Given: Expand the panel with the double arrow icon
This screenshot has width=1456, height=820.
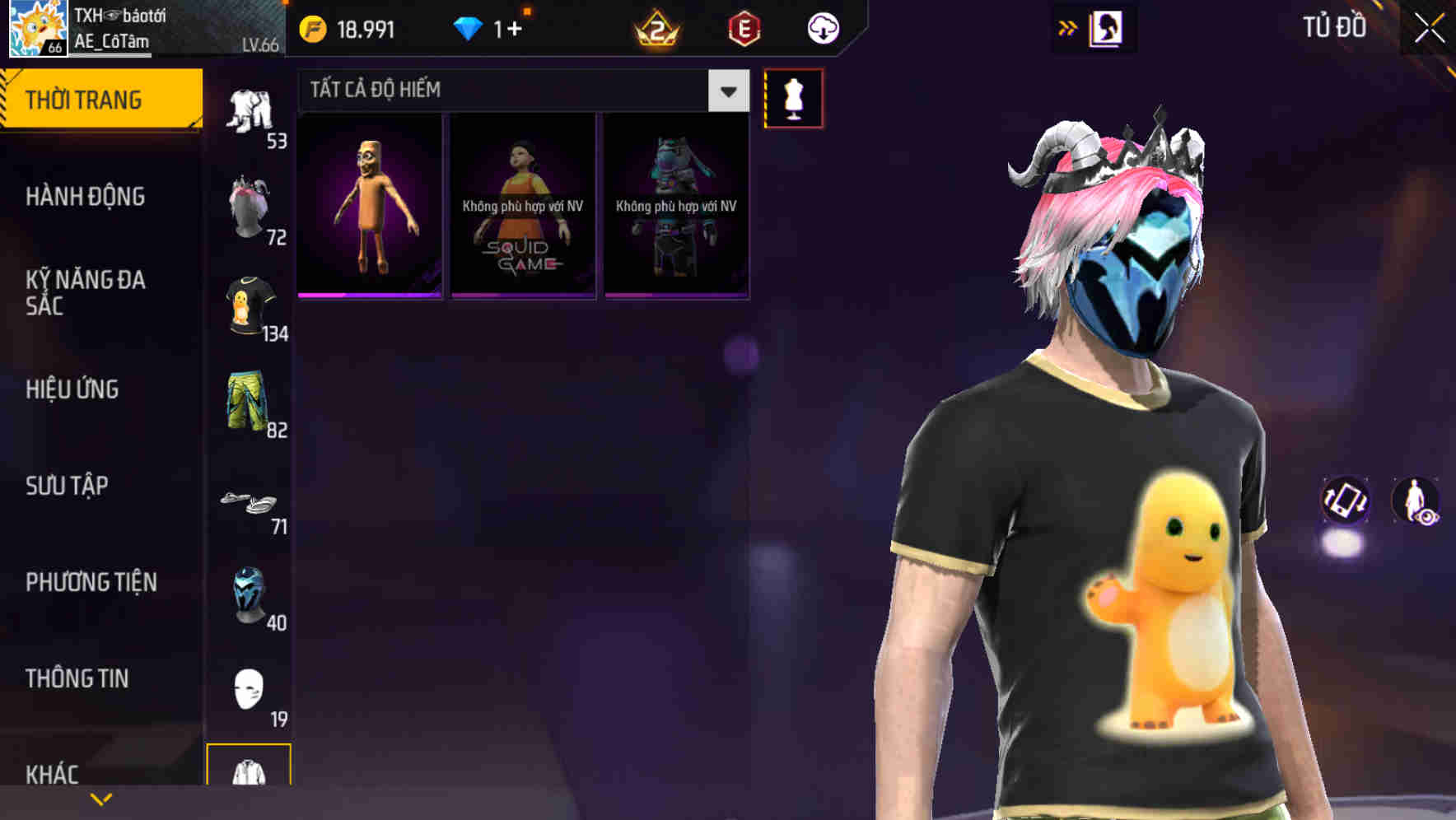Looking at the screenshot, I should coord(1068,27).
